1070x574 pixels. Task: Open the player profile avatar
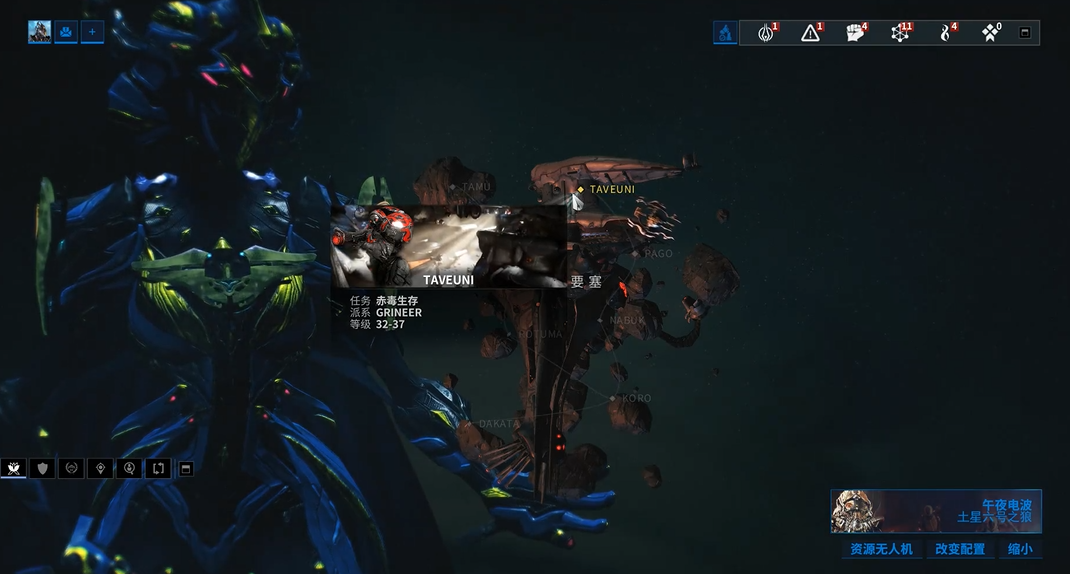[x=40, y=32]
